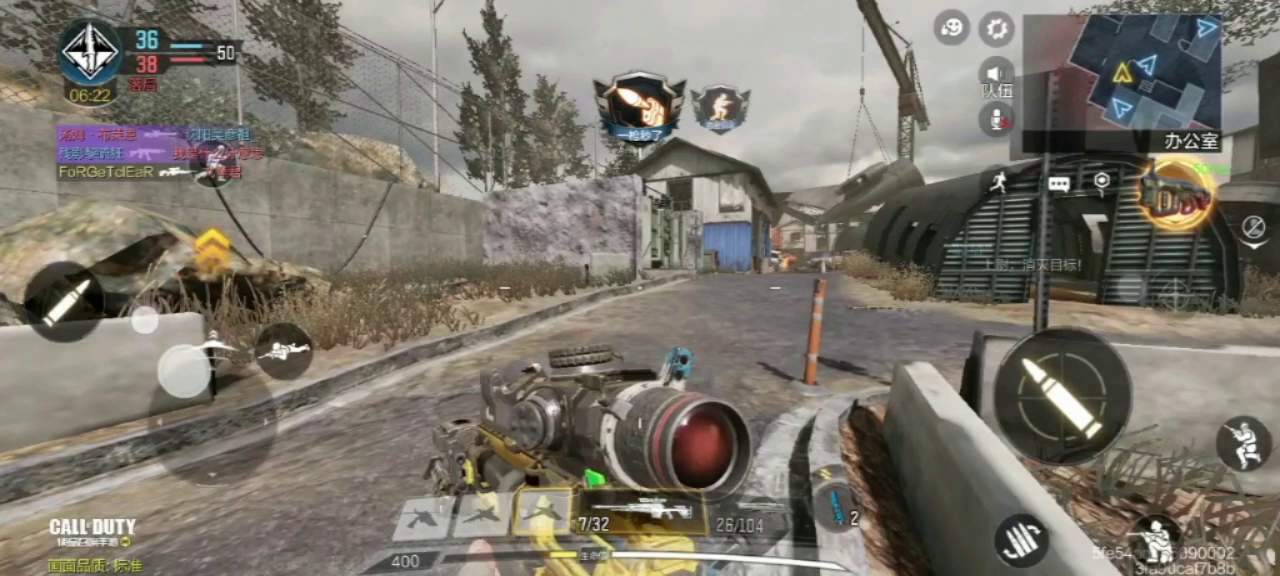
Task: Tap the left-side fire bullet button
Action: 64,301
